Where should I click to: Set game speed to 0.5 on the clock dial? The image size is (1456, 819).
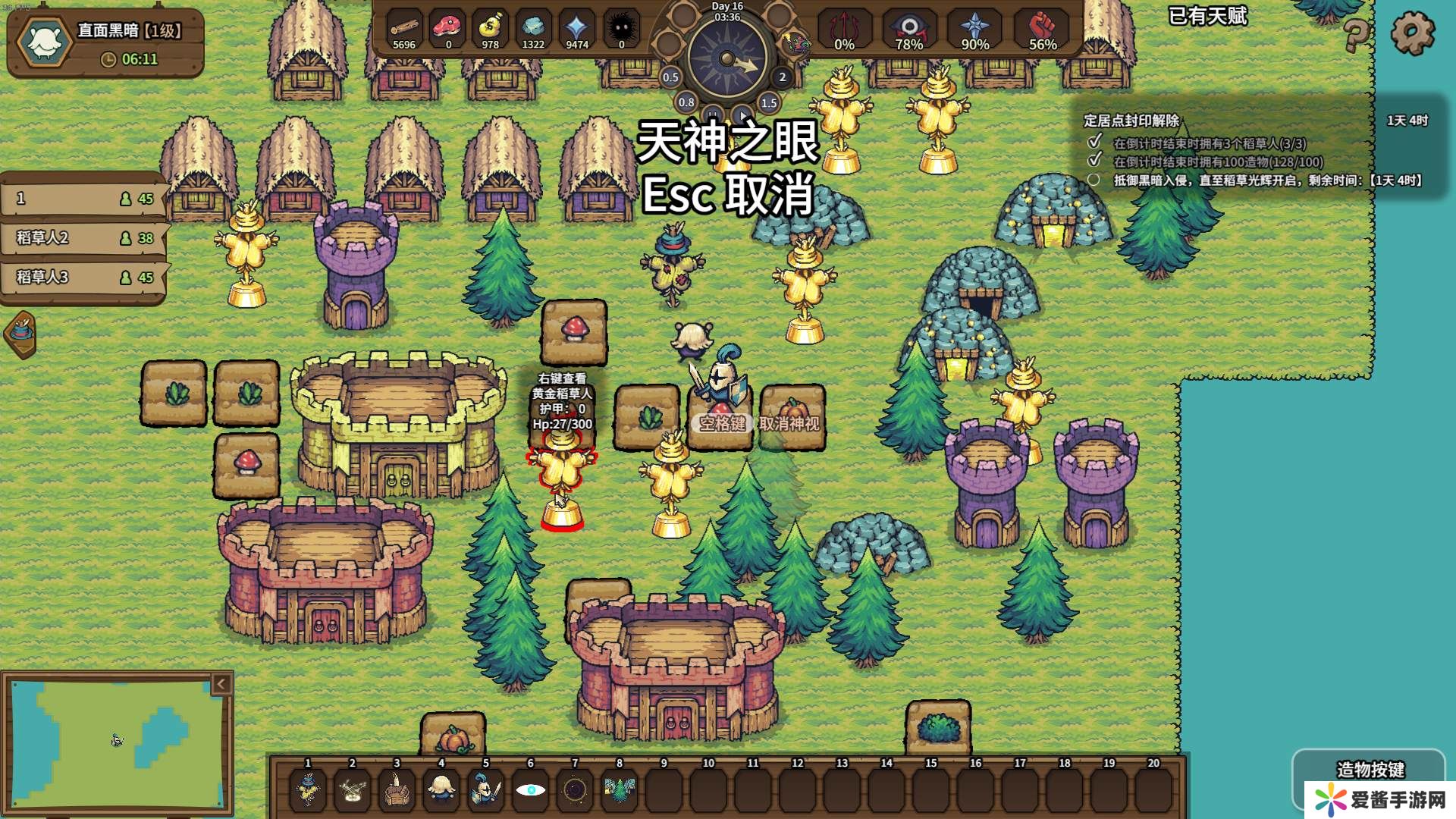coord(670,76)
